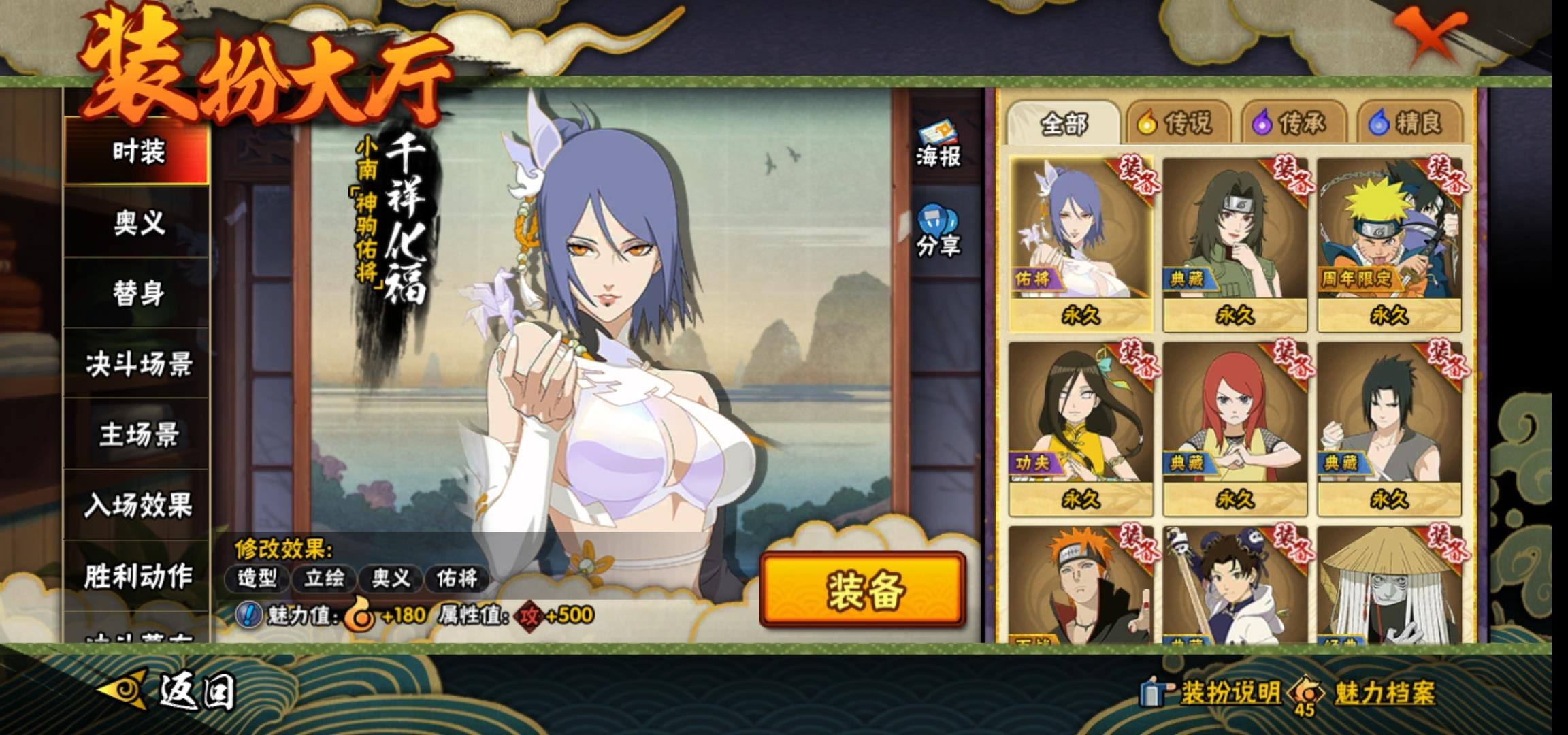This screenshot has height=735, width=1568.
Task: Go back with the 返回 button
Action: point(170,691)
